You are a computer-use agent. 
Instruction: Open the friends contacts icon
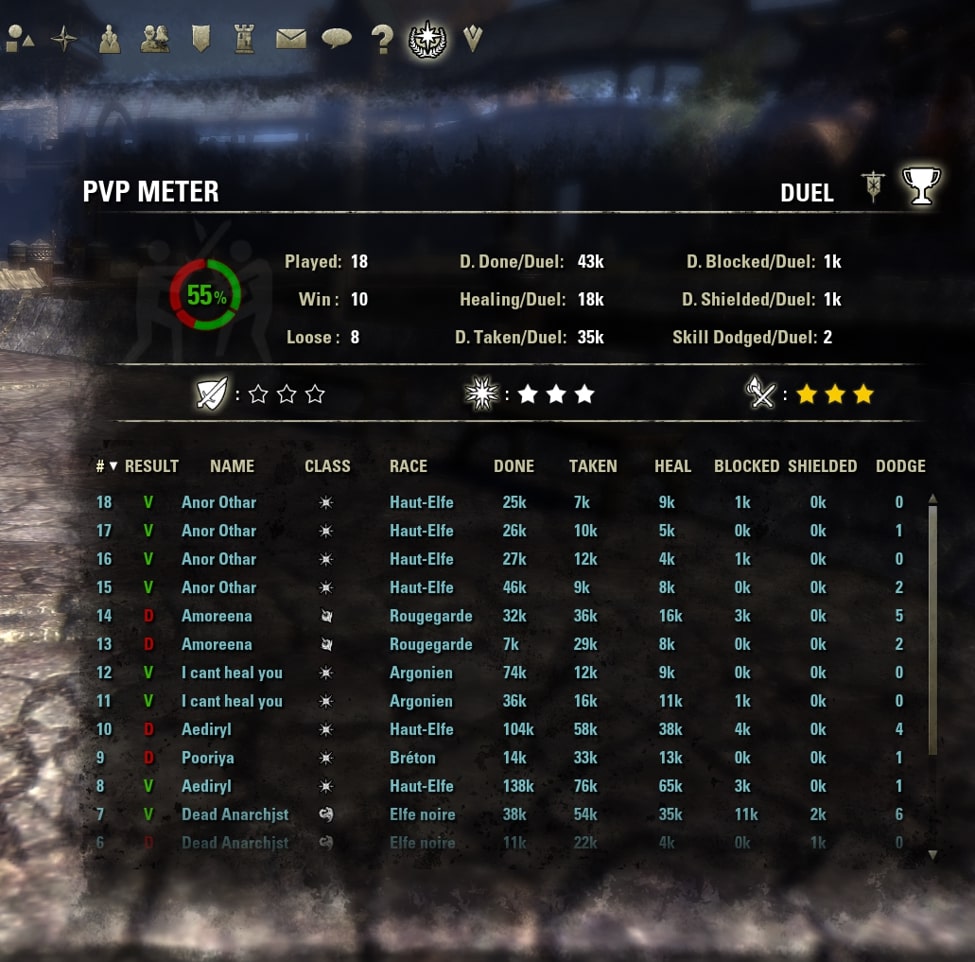tap(155, 39)
